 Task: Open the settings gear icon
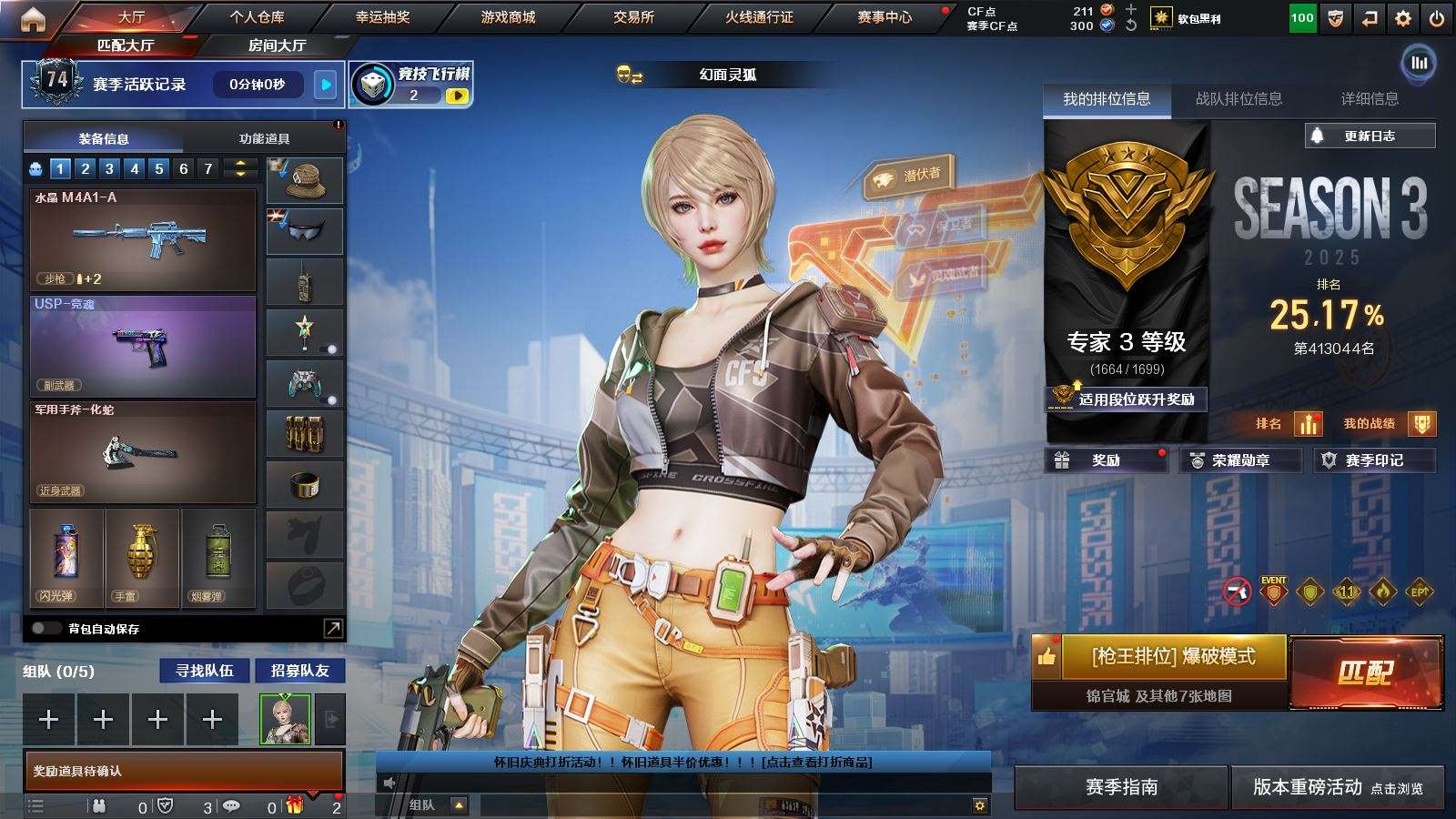click(1403, 18)
